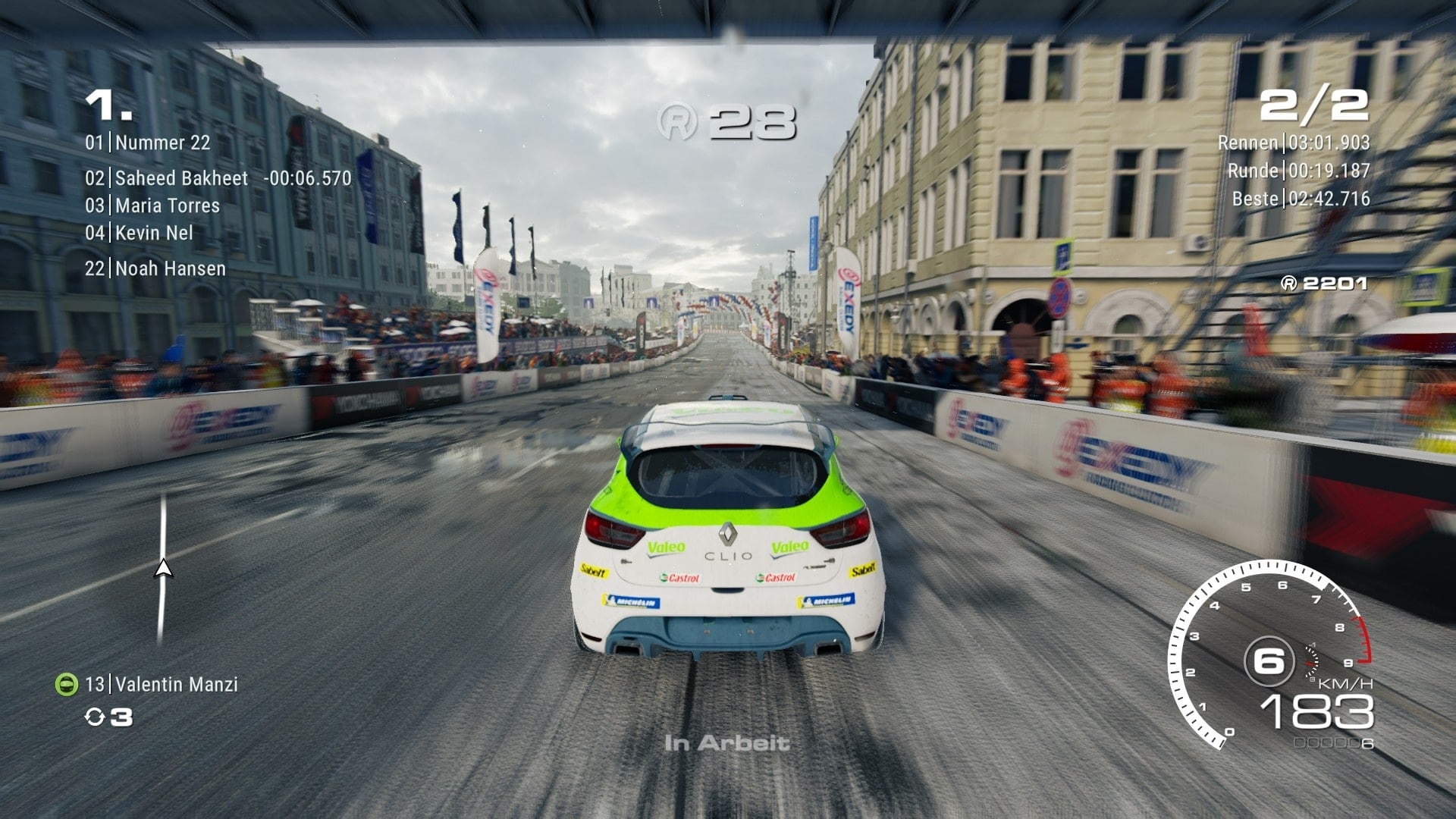The height and width of the screenshot is (819, 1456).
Task: Select the Kevin Nel standings row
Action: (154, 233)
